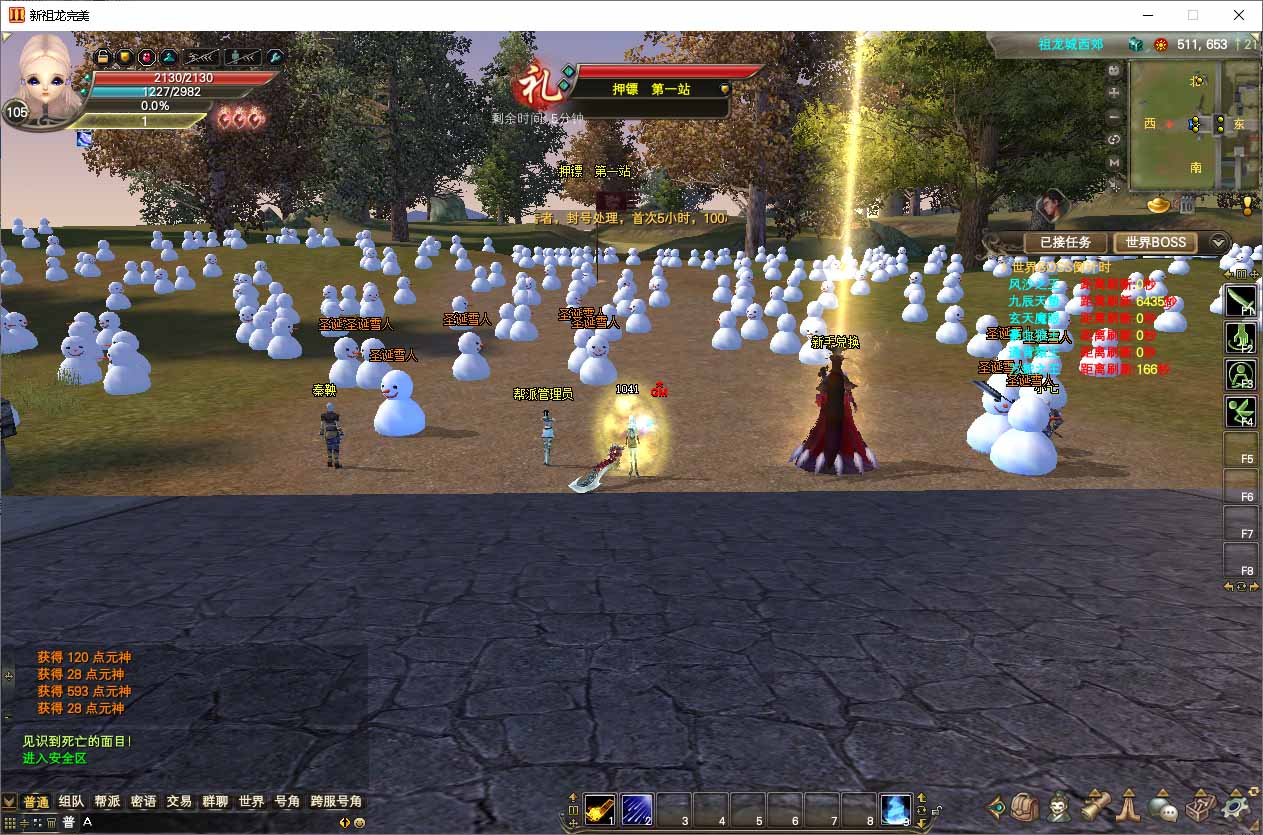Activate the golden skill in hotbar slot 1
Screen dimensions: 1263x835
(600, 808)
